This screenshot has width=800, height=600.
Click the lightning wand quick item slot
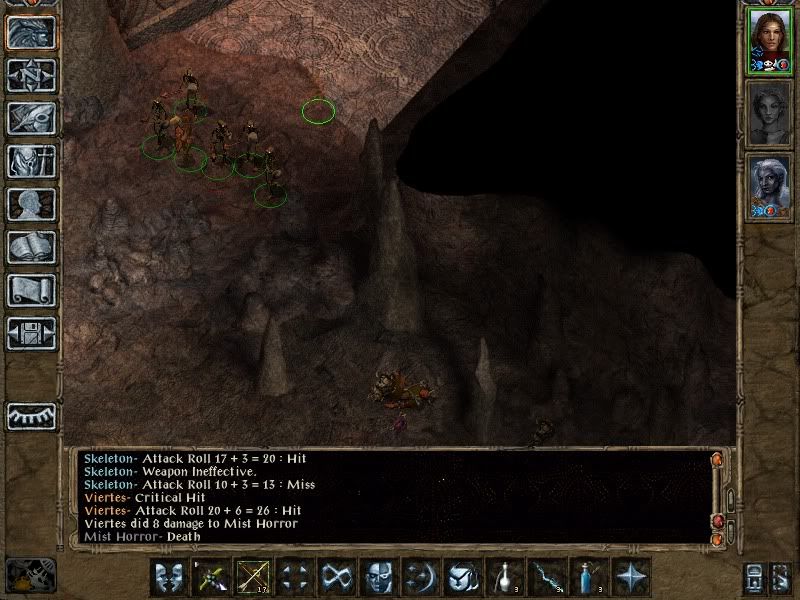point(547,577)
